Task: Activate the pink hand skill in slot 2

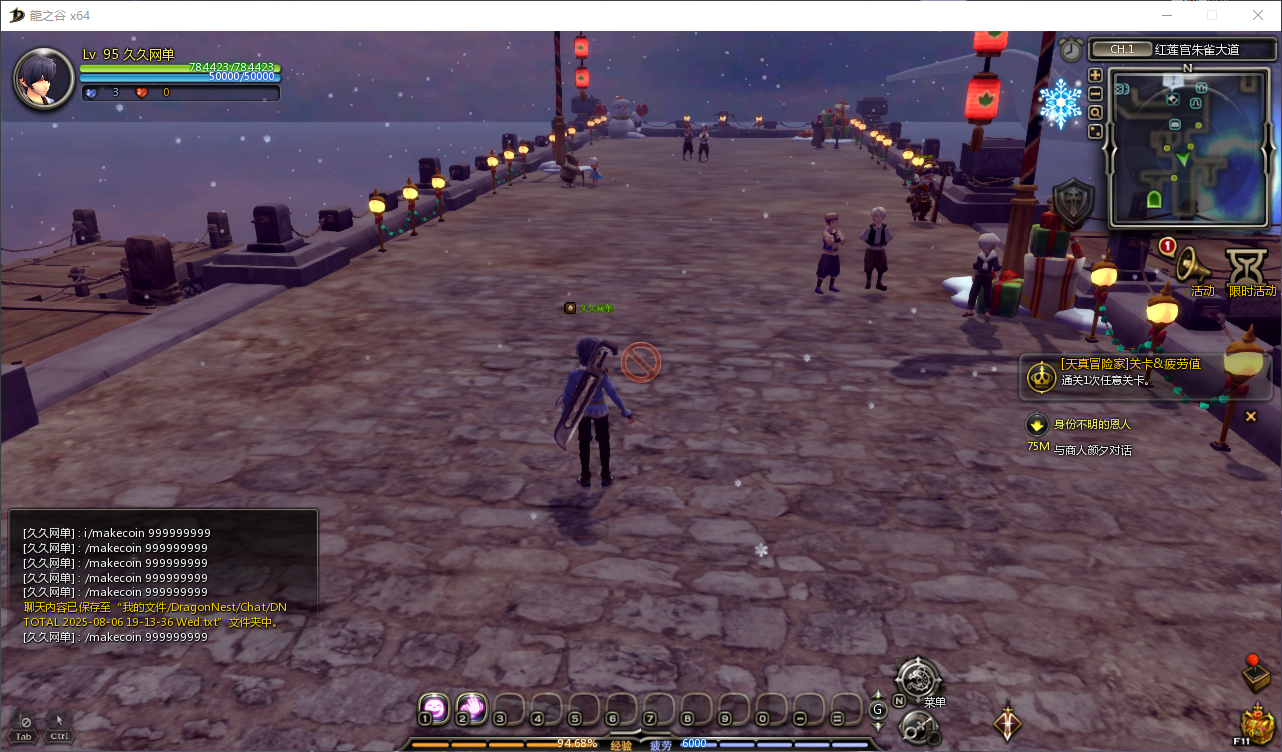Action: pyautogui.click(x=471, y=707)
